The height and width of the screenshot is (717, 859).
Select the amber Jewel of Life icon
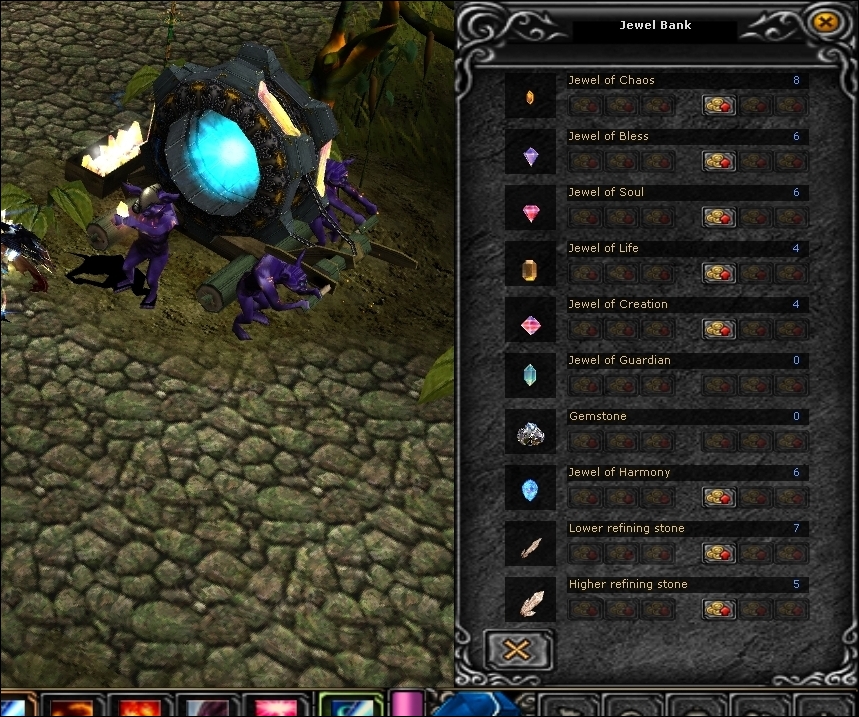[530, 268]
